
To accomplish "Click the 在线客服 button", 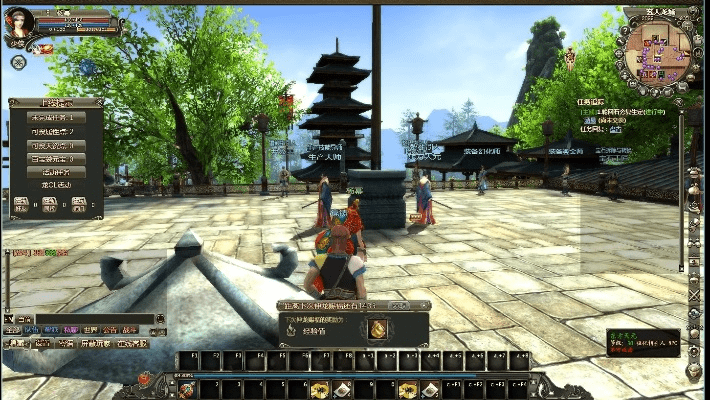I will 132,343.
